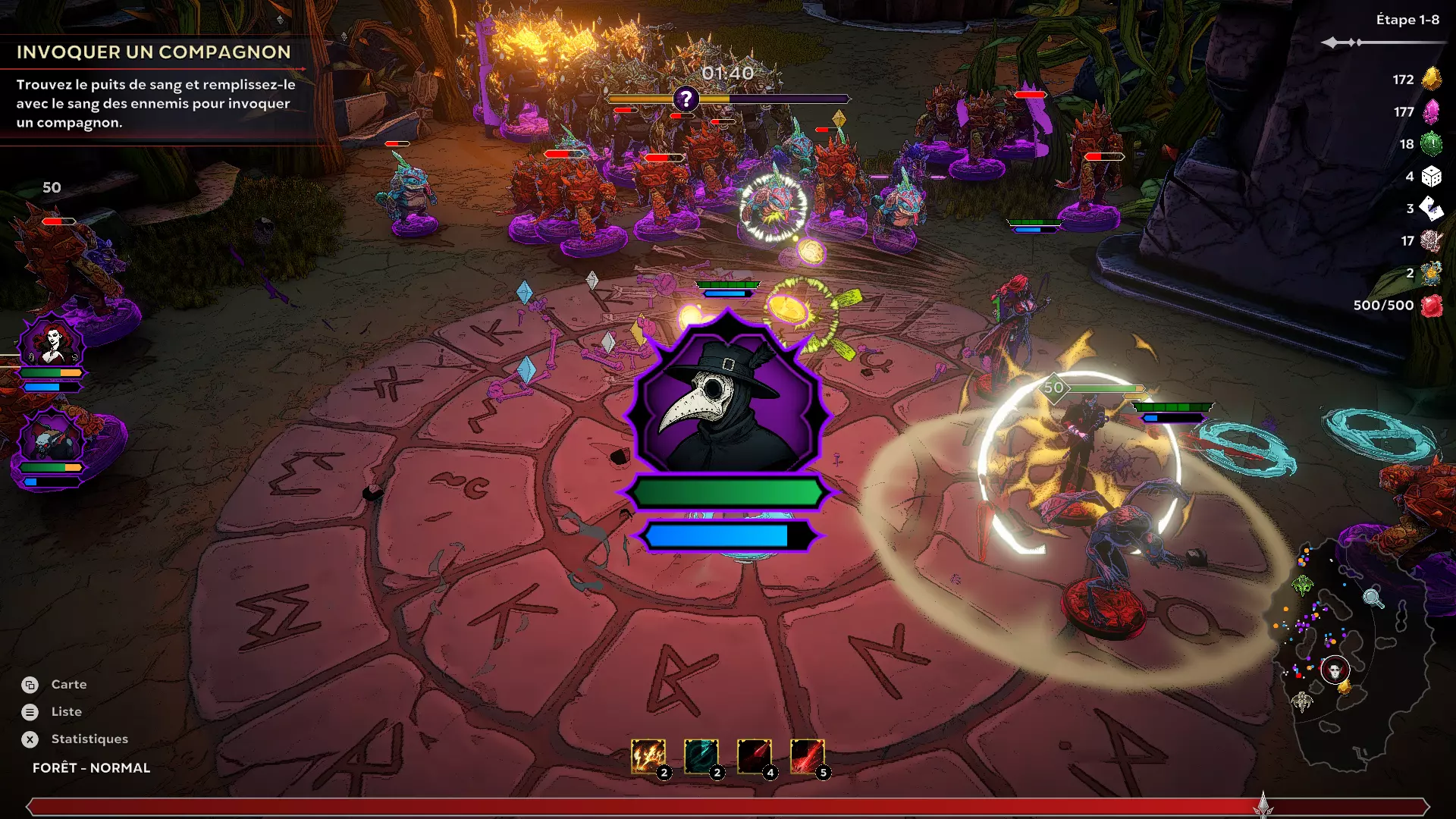
Task: Use the dark red spike ability
Action: click(754, 756)
